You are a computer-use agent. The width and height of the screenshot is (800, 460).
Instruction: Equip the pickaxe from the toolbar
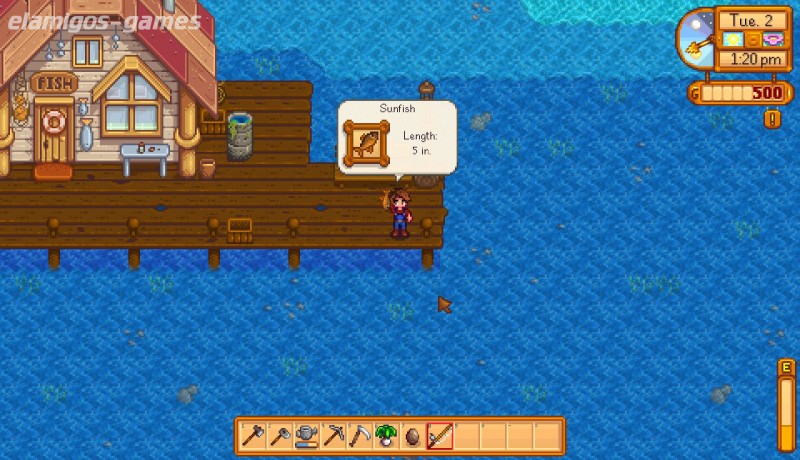pos(334,436)
